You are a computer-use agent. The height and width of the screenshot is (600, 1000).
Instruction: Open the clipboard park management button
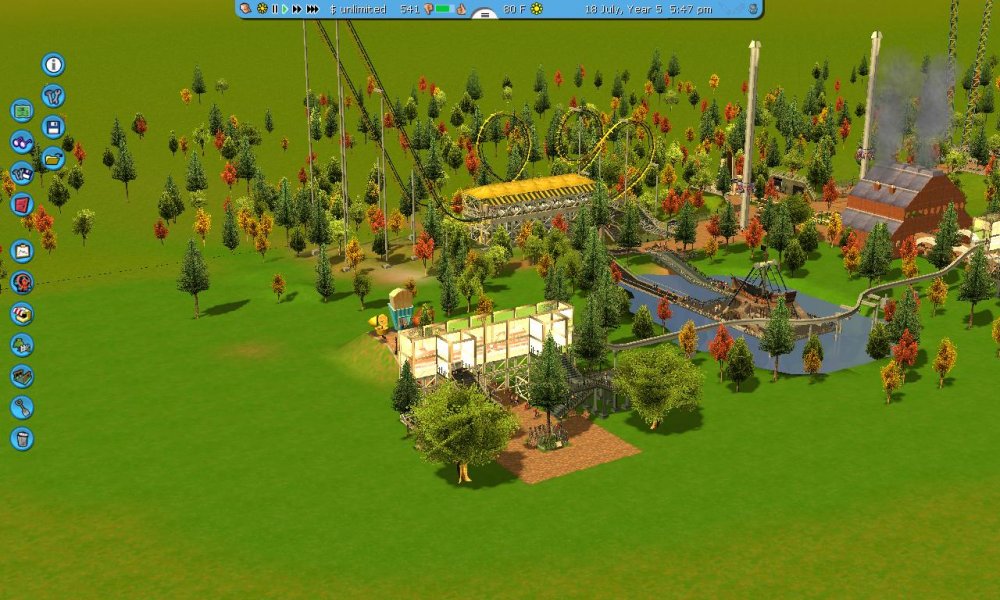pos(22,251)
